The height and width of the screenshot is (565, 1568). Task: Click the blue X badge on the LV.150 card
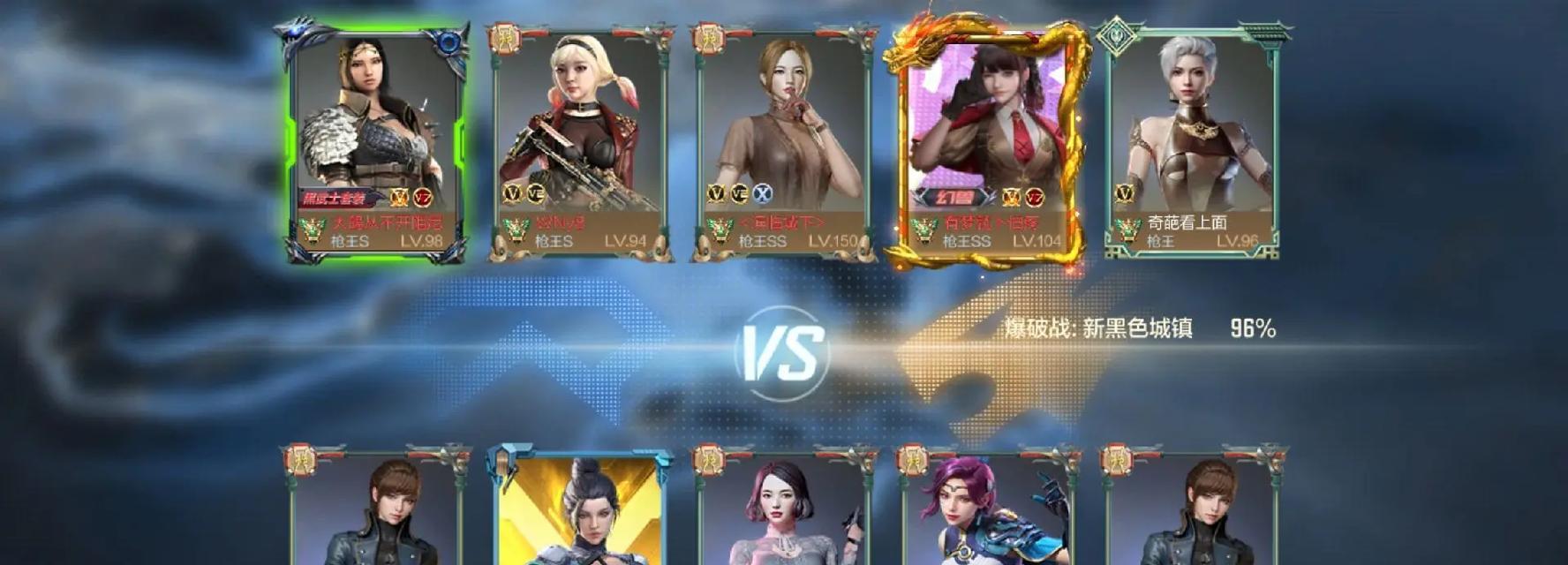[x=762, y=194]
